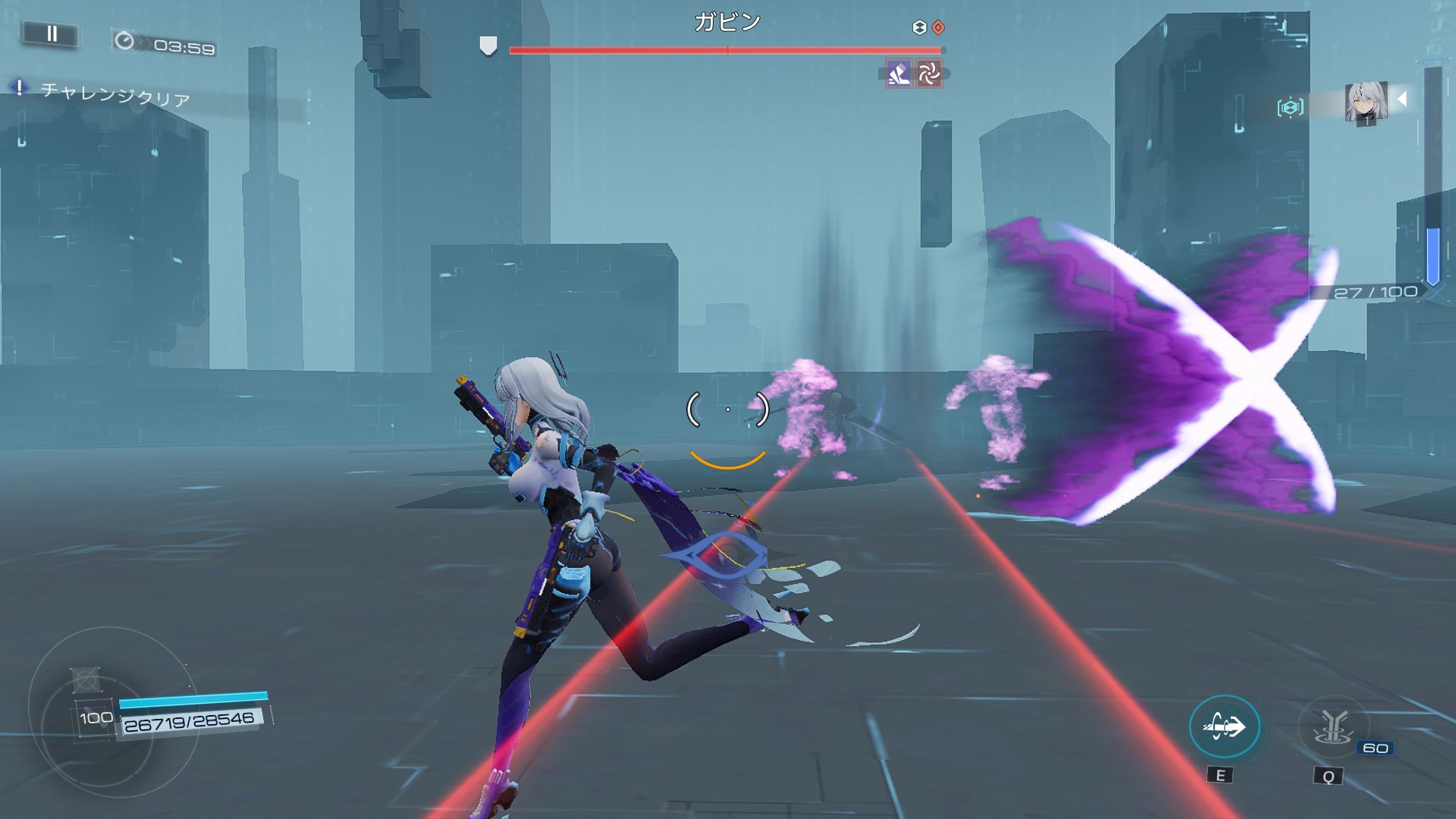Viewport: 1456px width, 819px height.
Task: Activate the dash arrow skill icon
Action: click(1224, 726)
